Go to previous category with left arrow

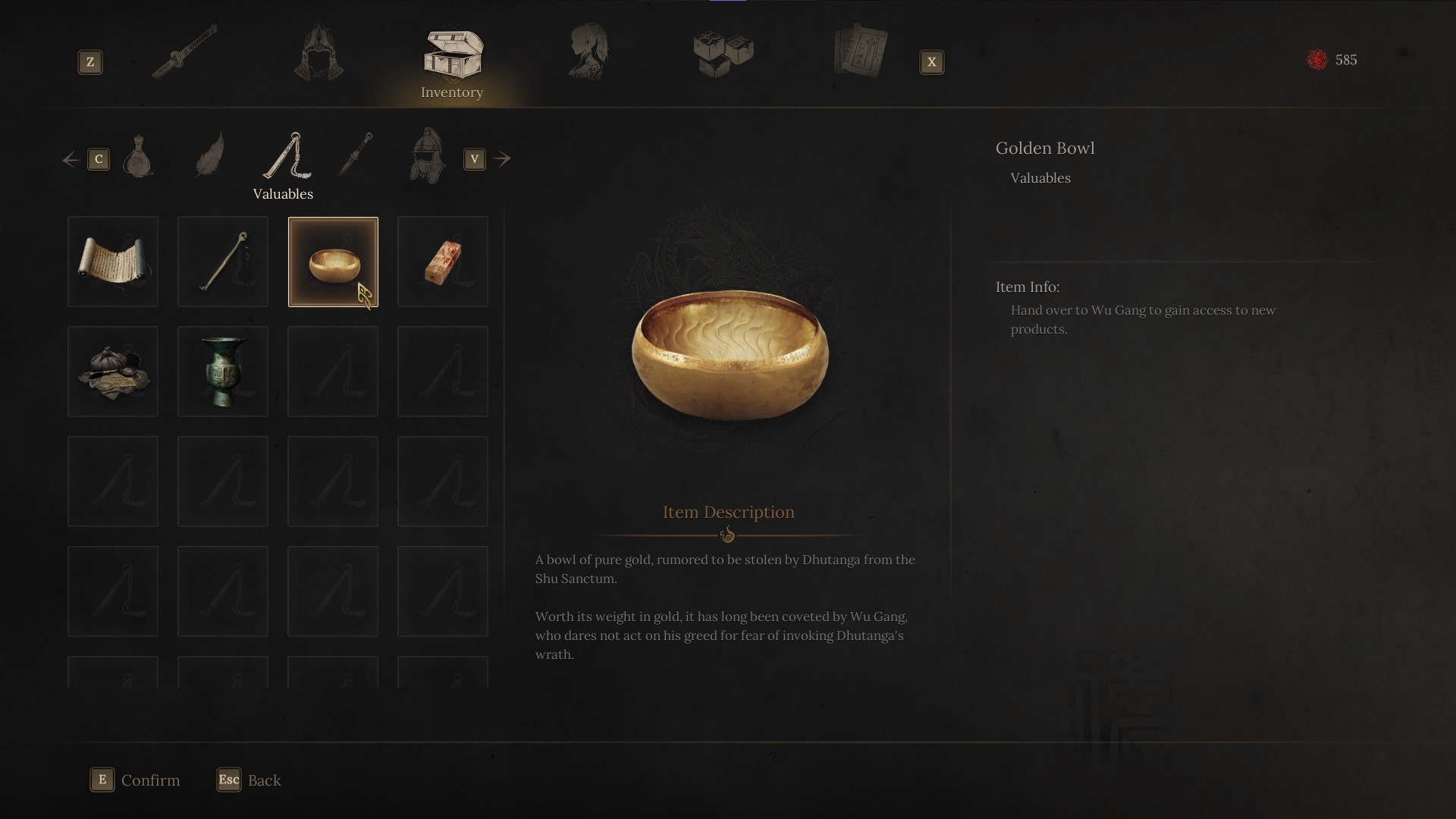[71, 159]
